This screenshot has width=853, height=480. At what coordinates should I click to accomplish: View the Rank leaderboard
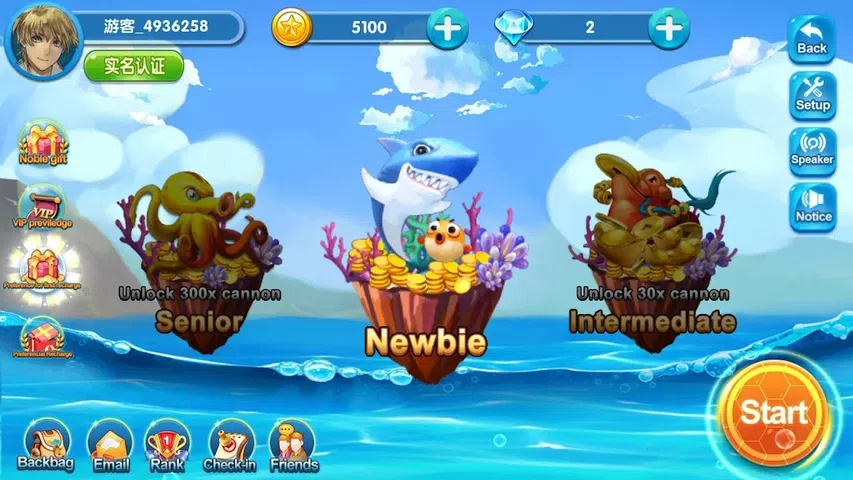[x=167, y=444]
